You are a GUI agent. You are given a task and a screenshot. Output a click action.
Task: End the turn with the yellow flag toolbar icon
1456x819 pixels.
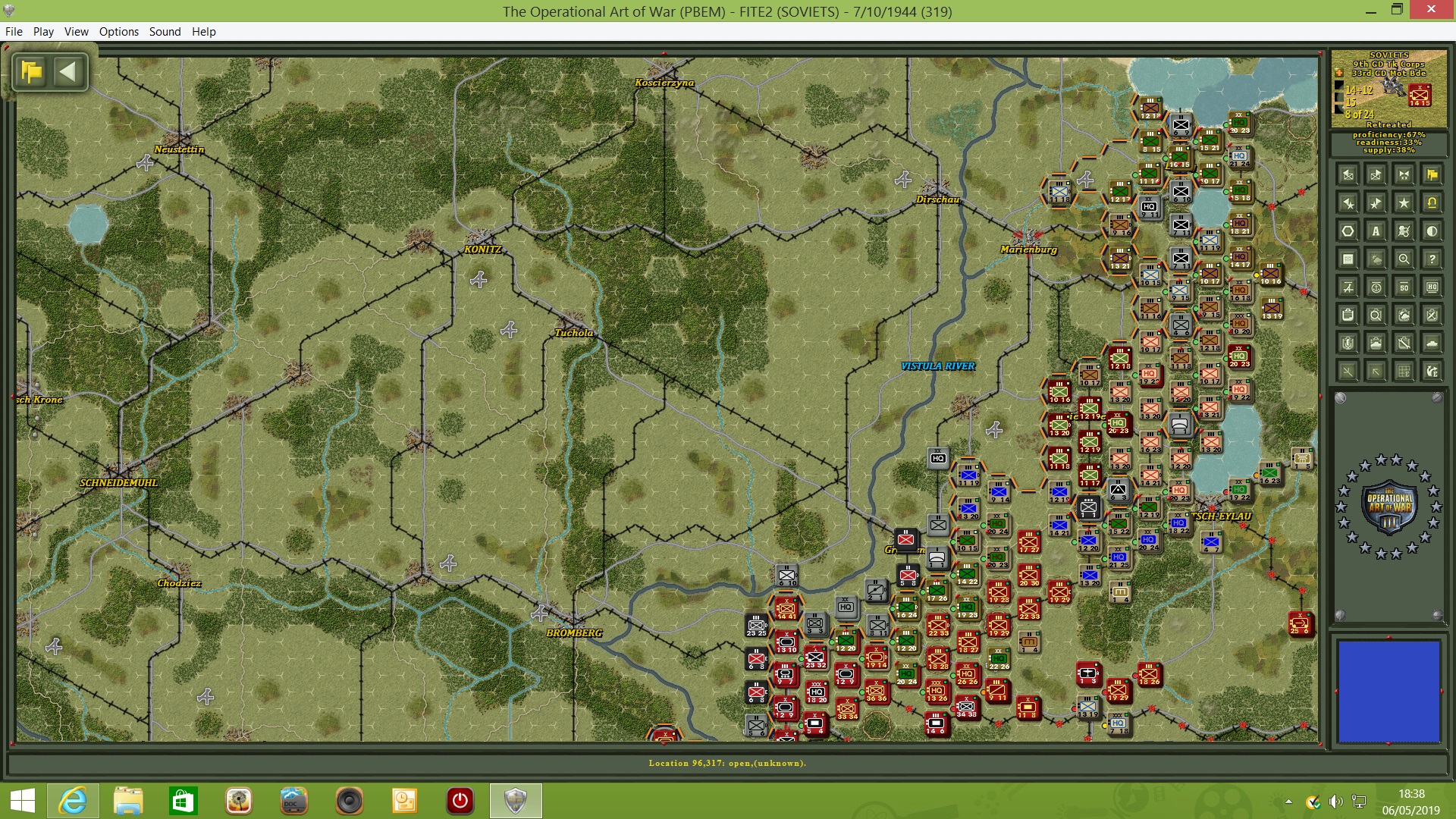[x=1432, y=176]
